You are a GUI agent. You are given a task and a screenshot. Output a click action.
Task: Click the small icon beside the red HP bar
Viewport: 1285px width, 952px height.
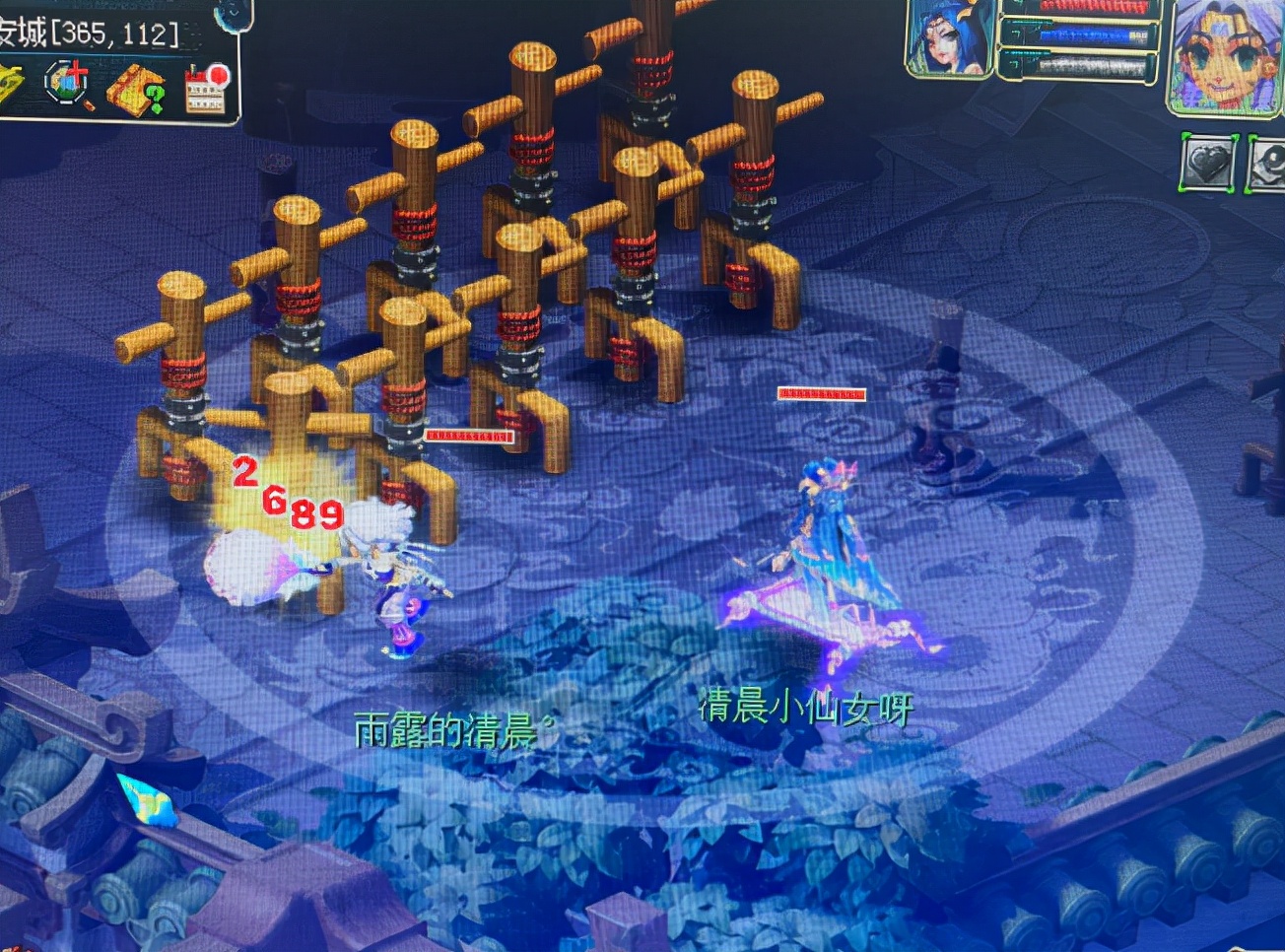(x=1018, y=6)
